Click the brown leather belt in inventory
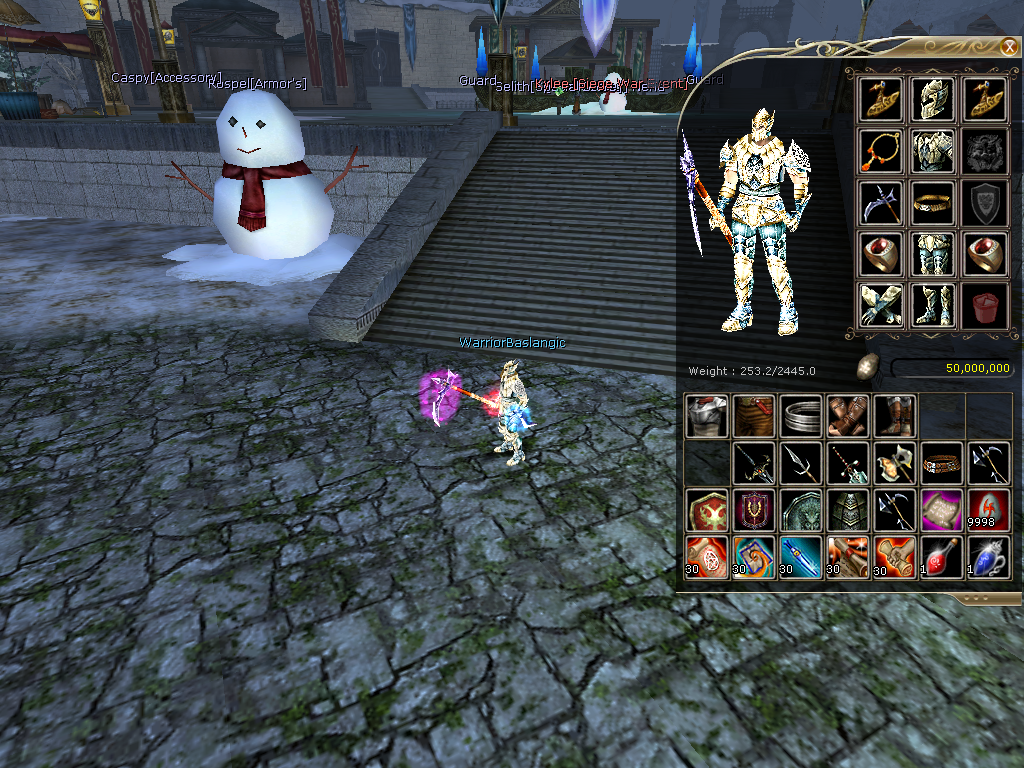Screen dimensions: 1024x768 (x=942, y=463)
